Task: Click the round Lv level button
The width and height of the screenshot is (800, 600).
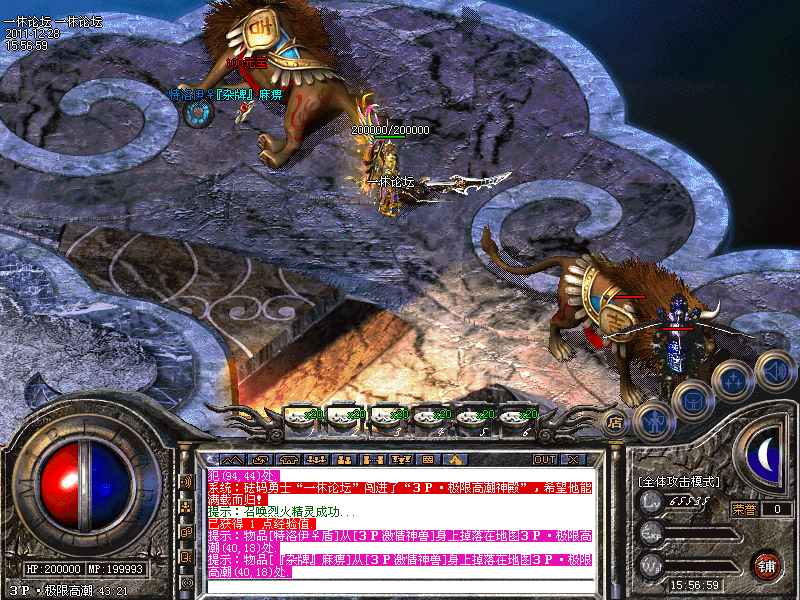Action: tap(652, 501)
